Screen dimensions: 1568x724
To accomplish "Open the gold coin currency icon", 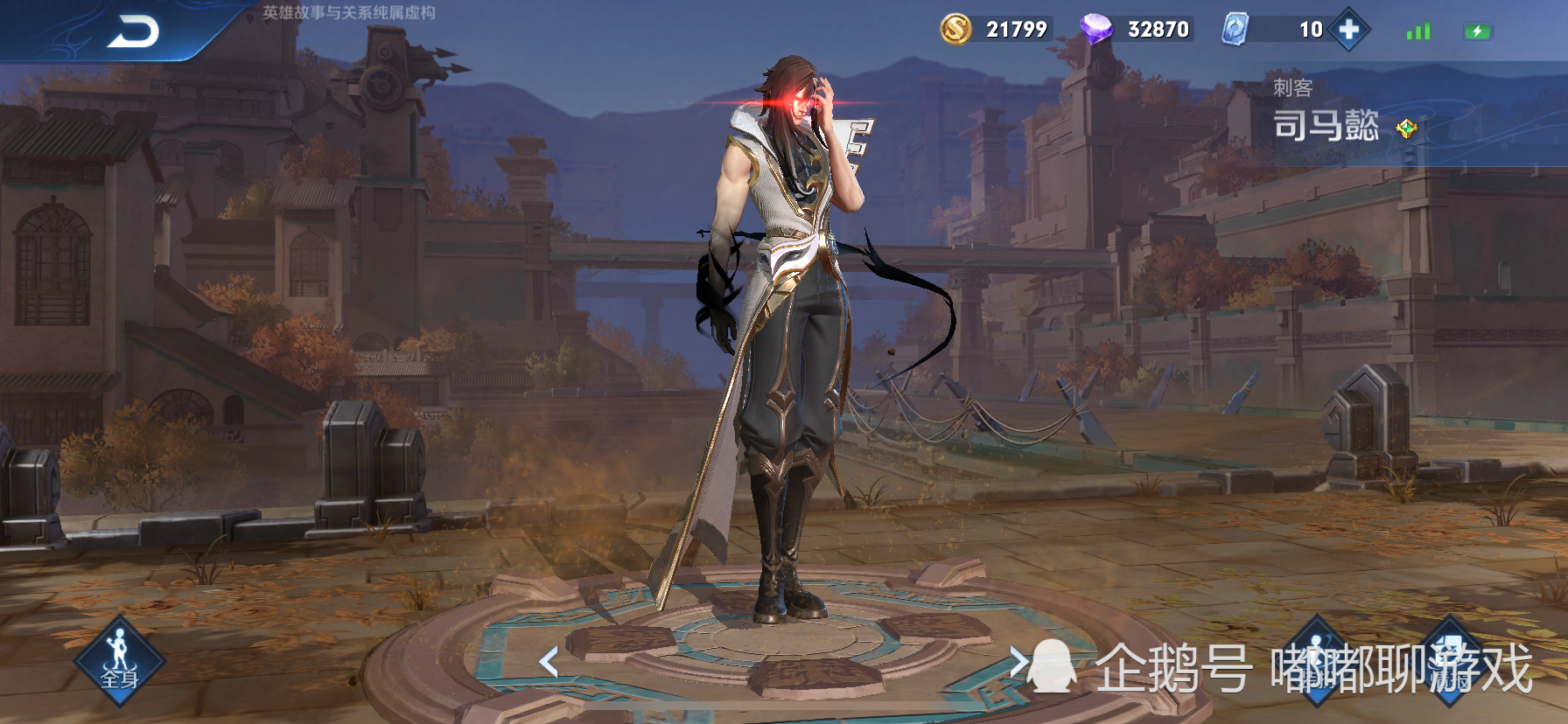I will coord(955,29).
